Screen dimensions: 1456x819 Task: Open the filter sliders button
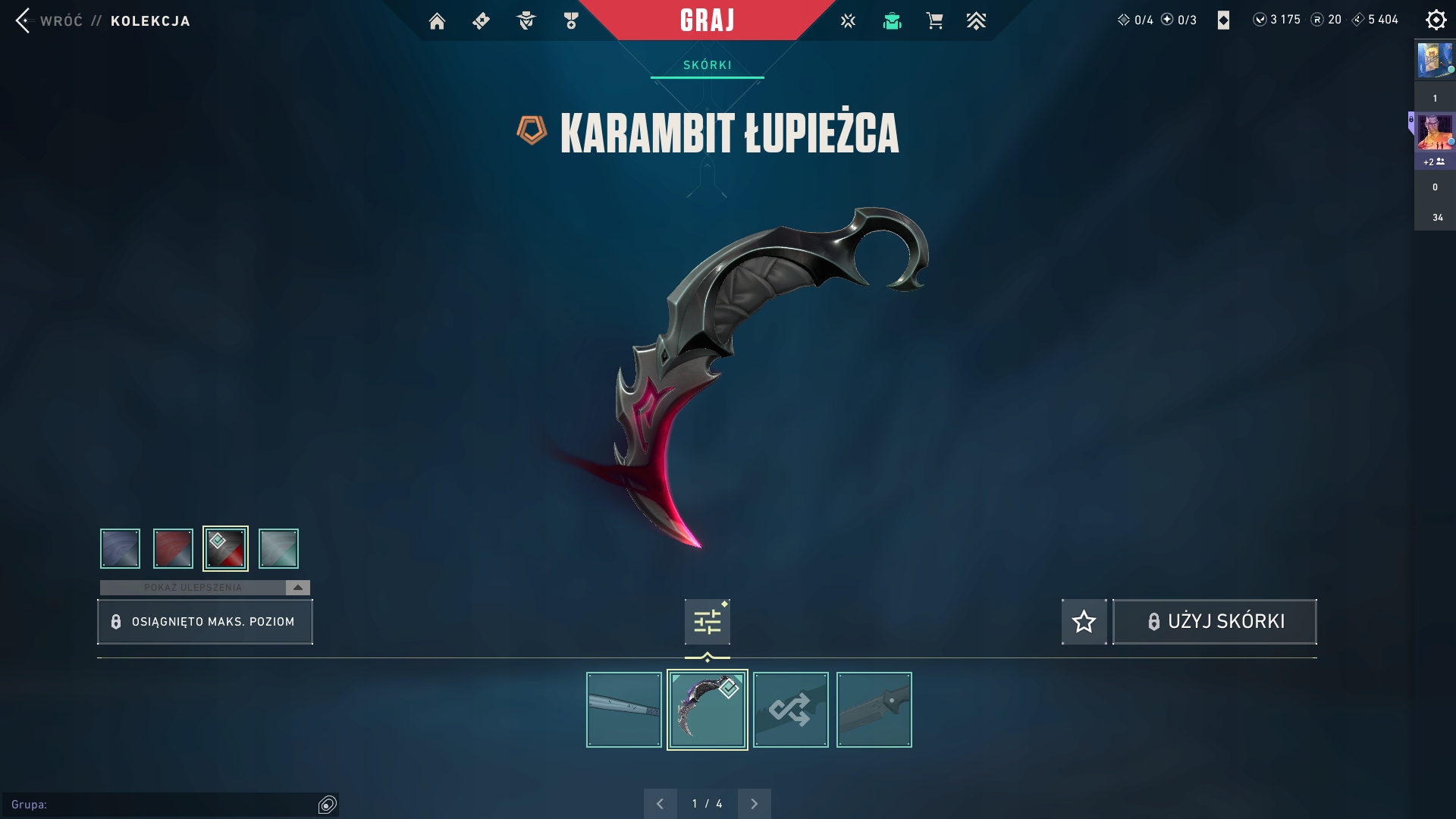pyautogui.click(x=707, y=622)
